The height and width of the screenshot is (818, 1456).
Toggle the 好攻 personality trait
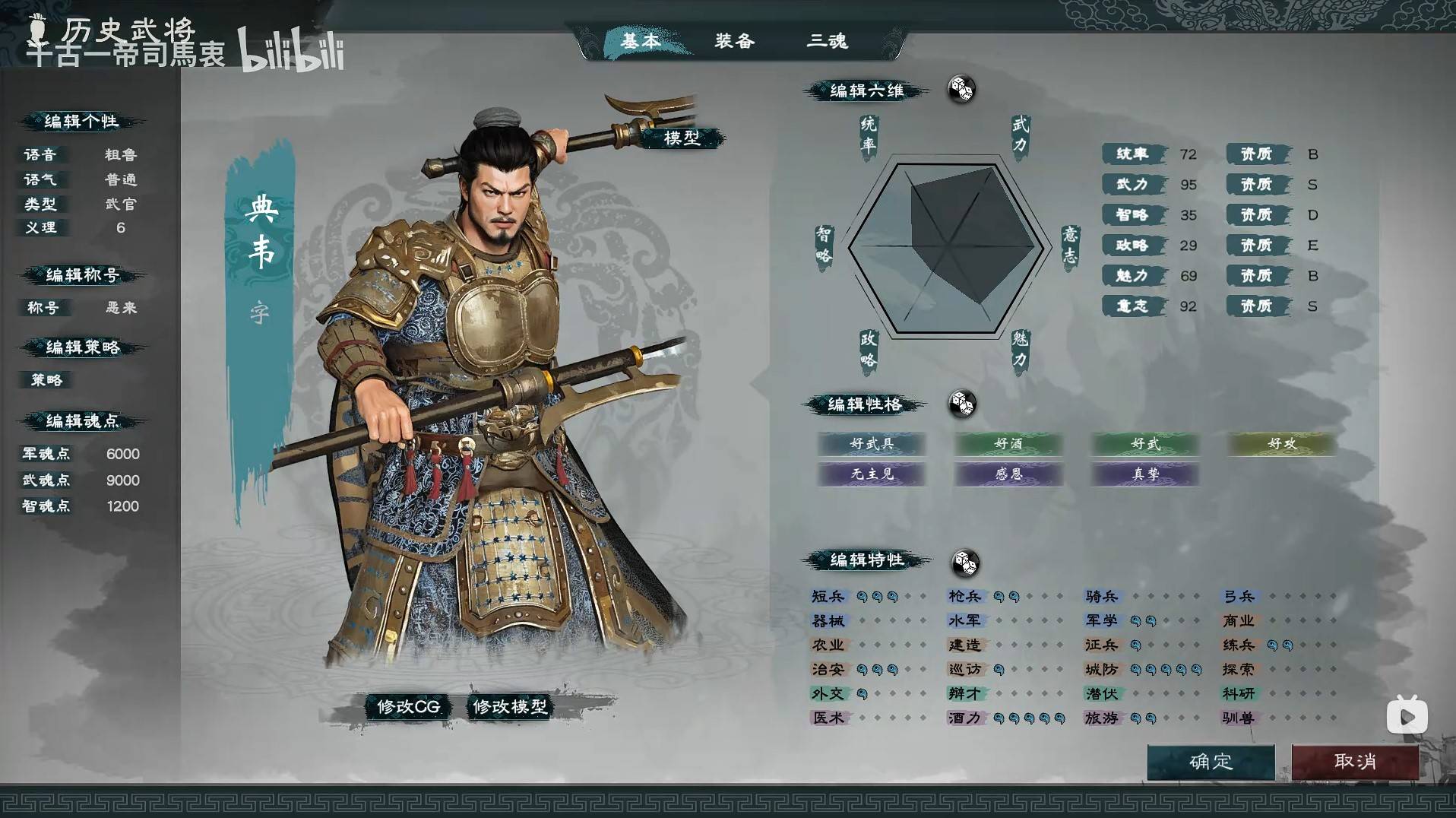point(1282,445)
